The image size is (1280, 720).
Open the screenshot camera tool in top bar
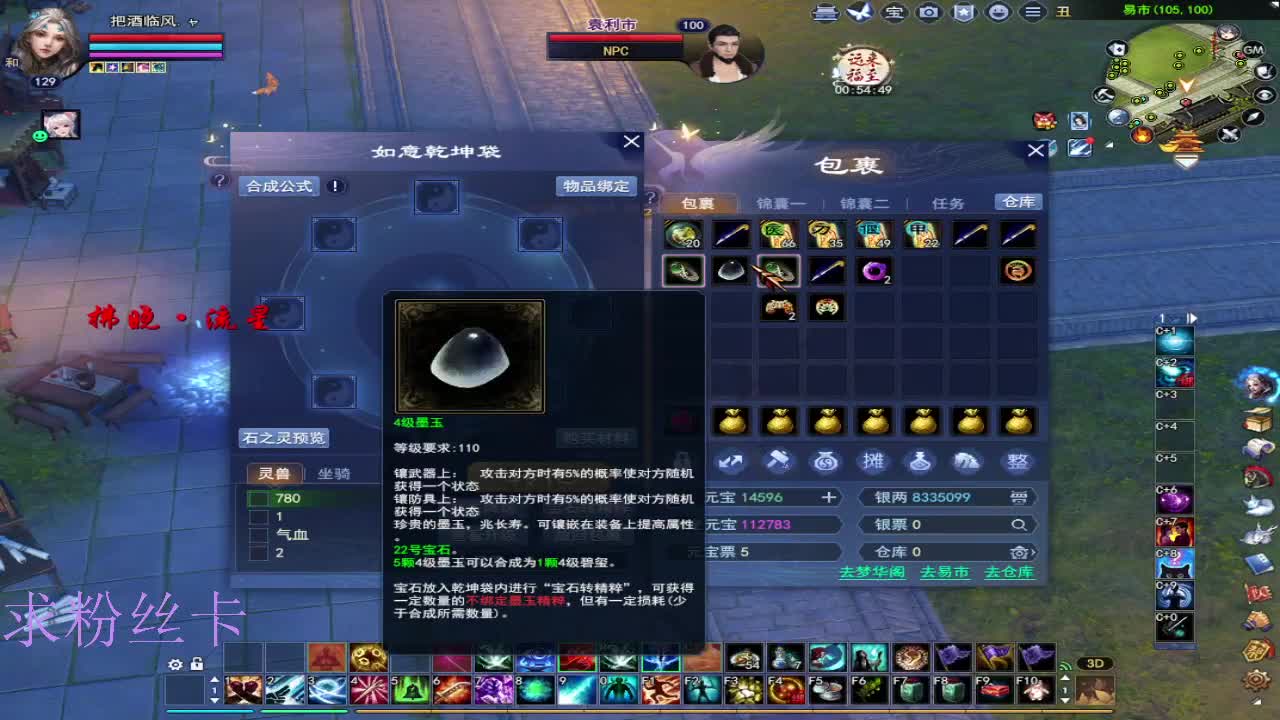click(928, 13)
